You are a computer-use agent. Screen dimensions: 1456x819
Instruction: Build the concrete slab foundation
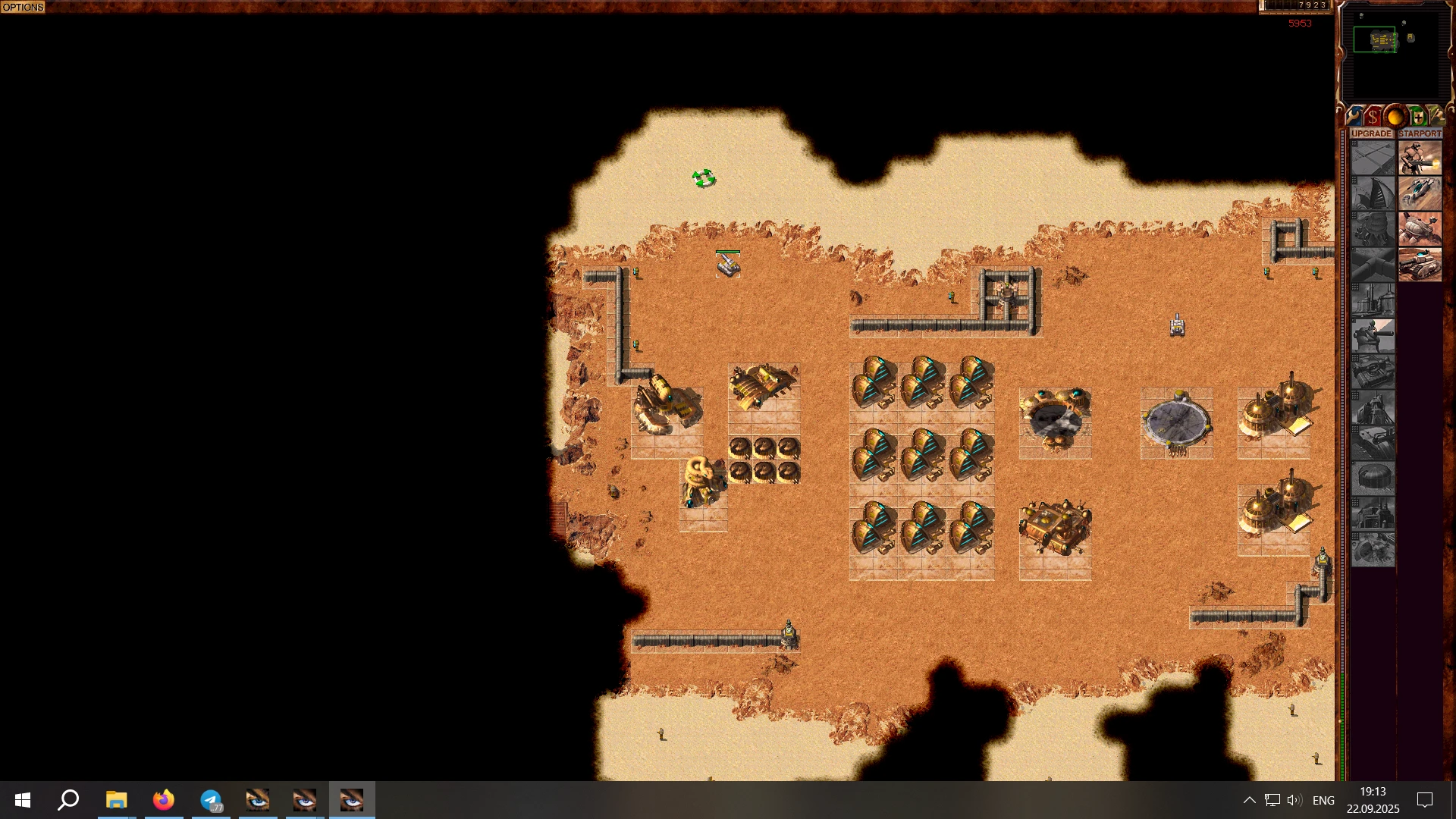(1373, 159)
